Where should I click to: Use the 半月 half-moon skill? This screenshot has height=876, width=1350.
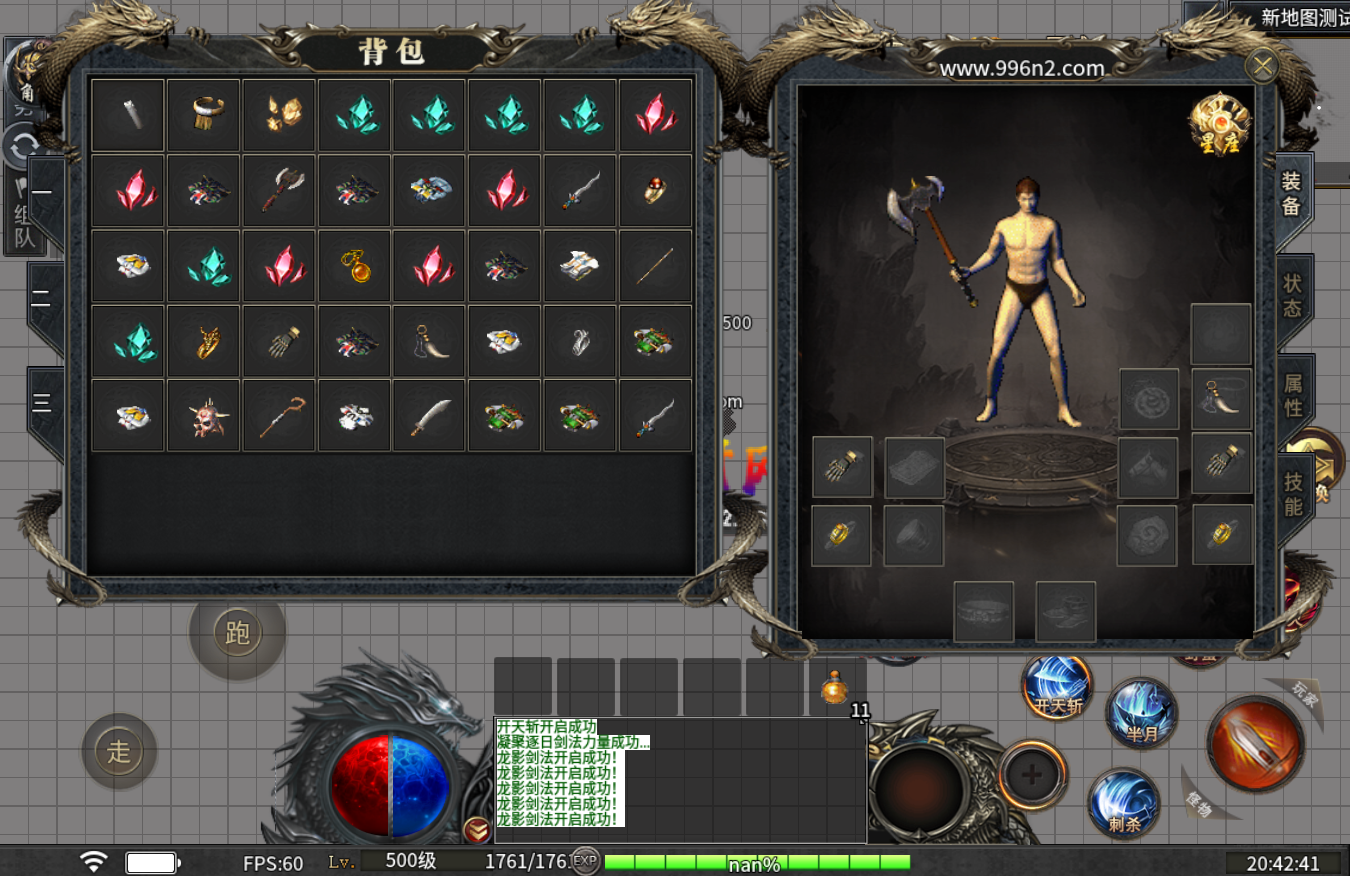click(1141, 712)
